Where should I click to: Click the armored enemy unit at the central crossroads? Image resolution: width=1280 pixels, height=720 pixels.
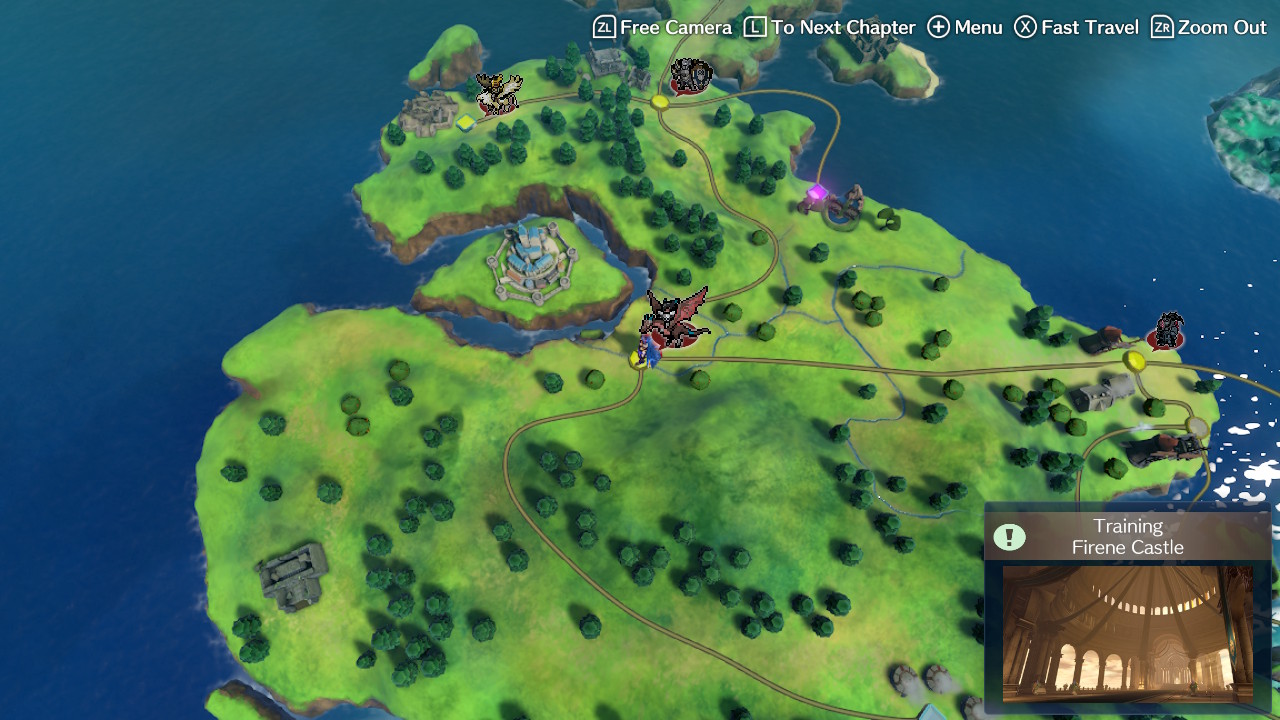[x=690, y=75]
